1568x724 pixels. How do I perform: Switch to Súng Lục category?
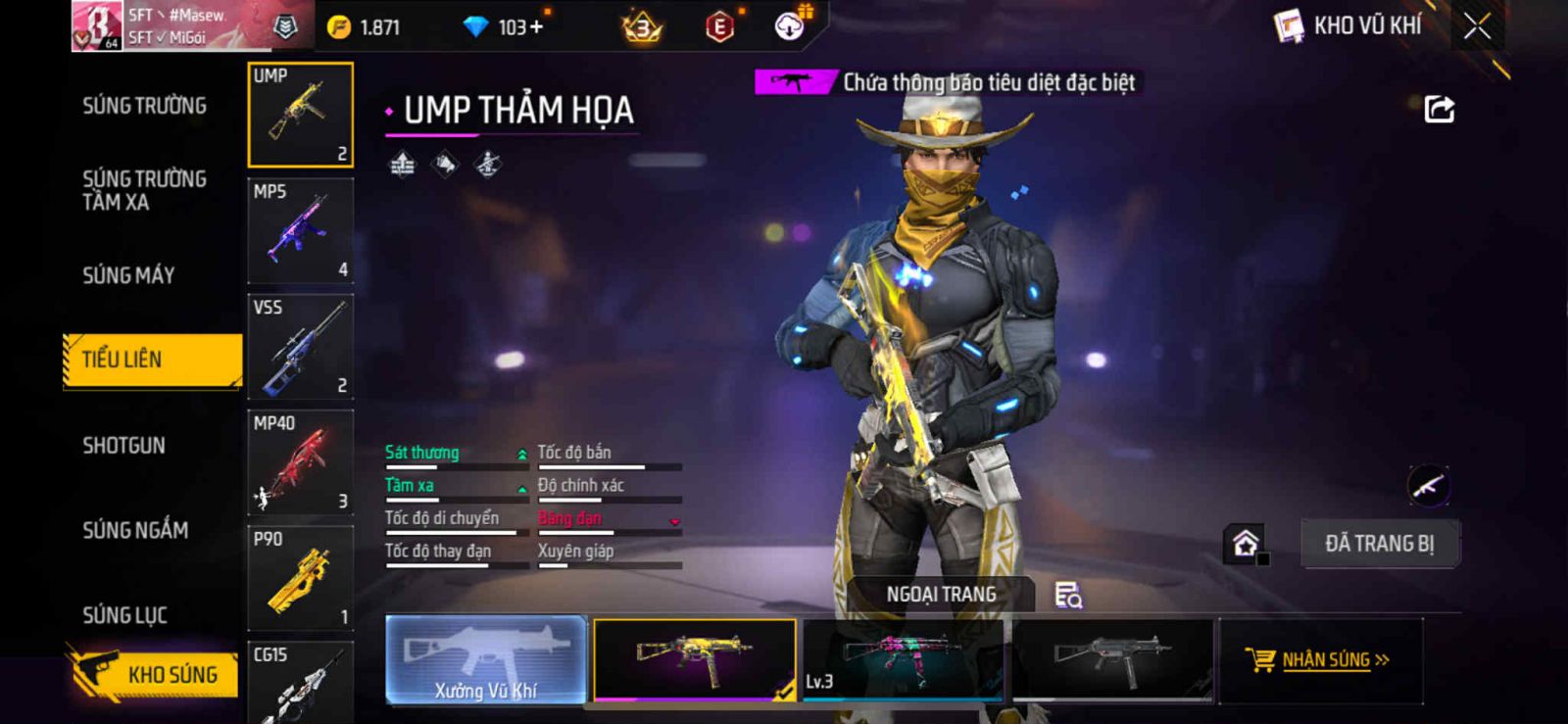124,615
